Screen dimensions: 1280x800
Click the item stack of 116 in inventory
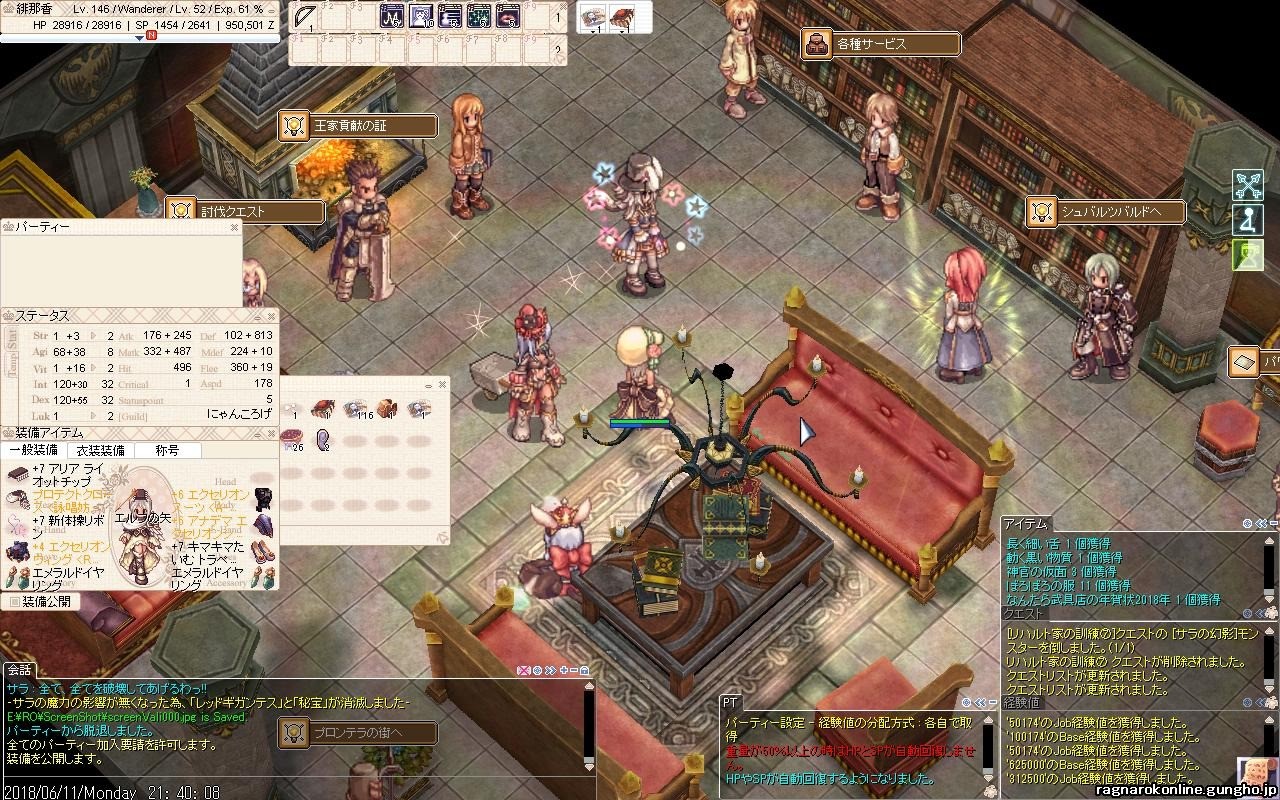pos(355,409)
